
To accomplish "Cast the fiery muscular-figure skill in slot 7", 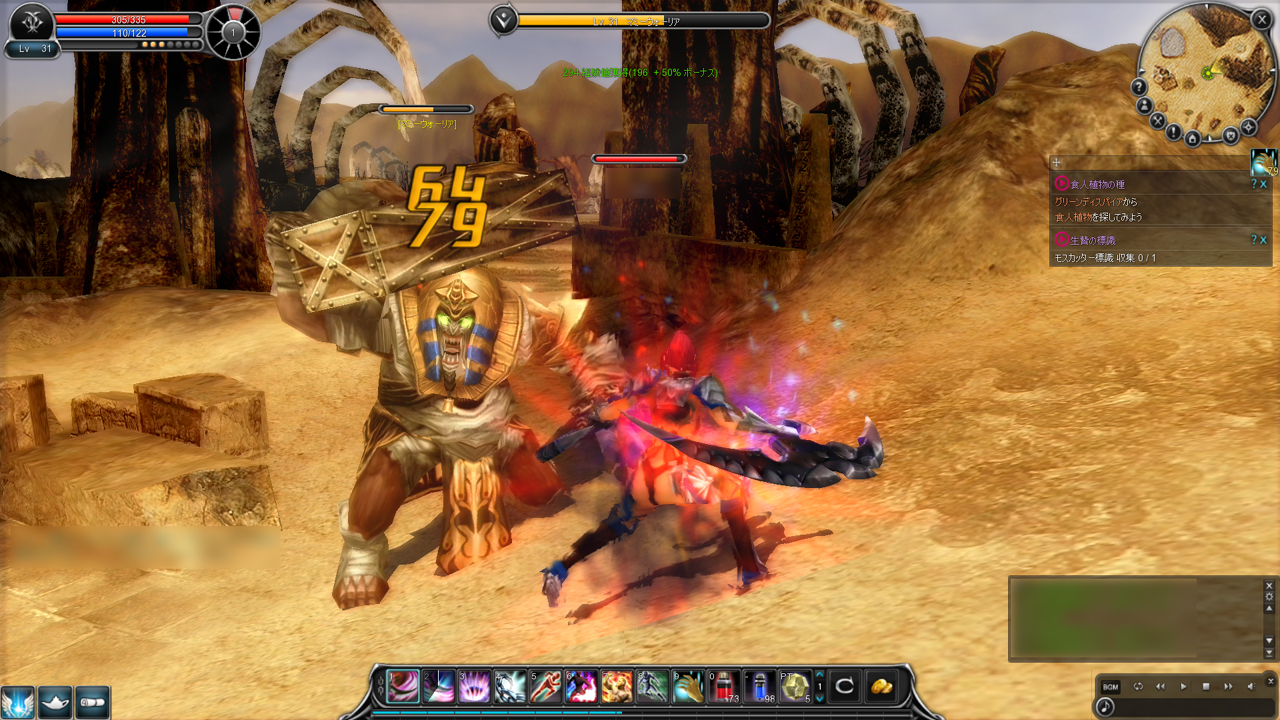I will pos(617,686).
